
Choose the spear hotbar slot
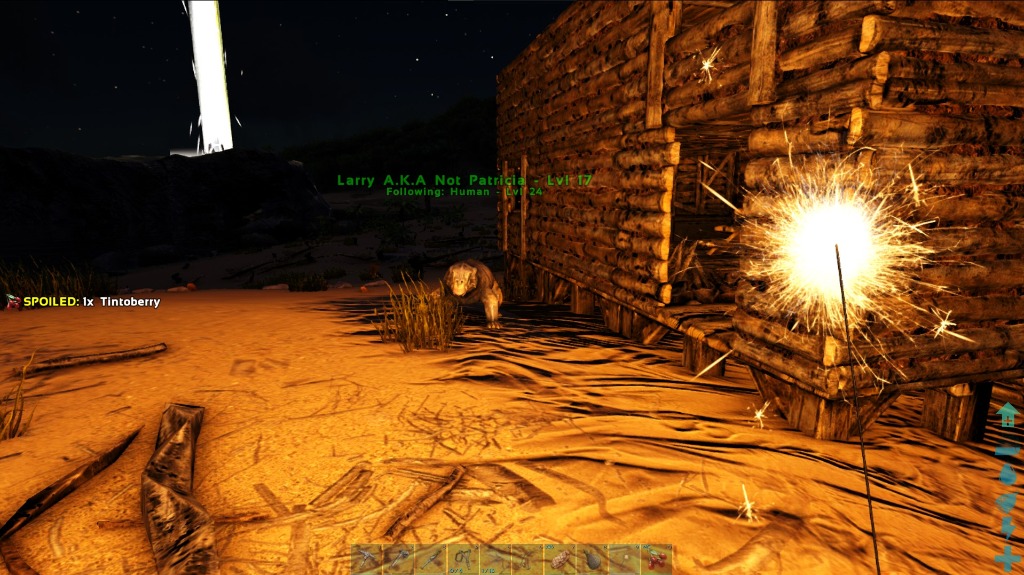(431, 559)
